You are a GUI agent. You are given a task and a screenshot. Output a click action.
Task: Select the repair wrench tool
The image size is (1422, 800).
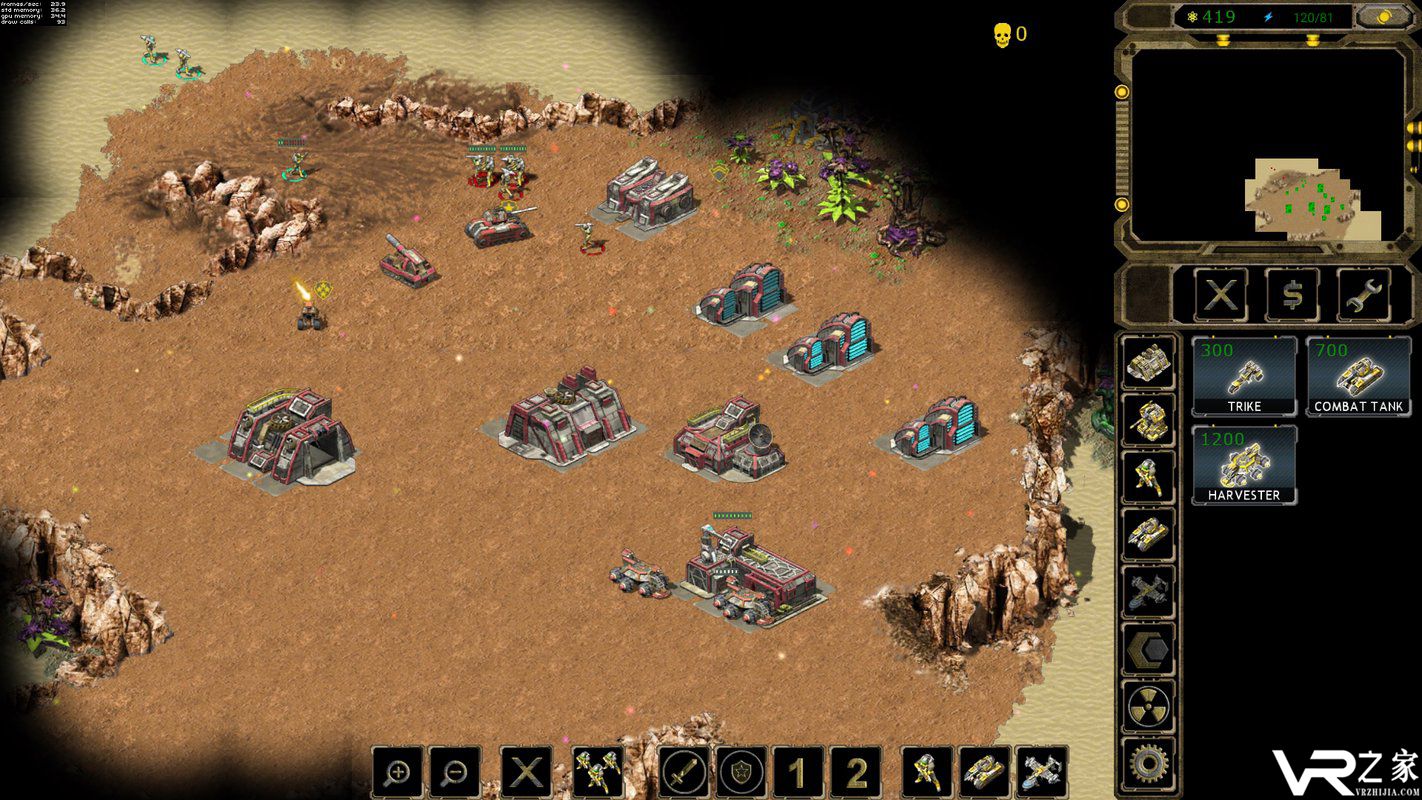[x=1363, y=295]
